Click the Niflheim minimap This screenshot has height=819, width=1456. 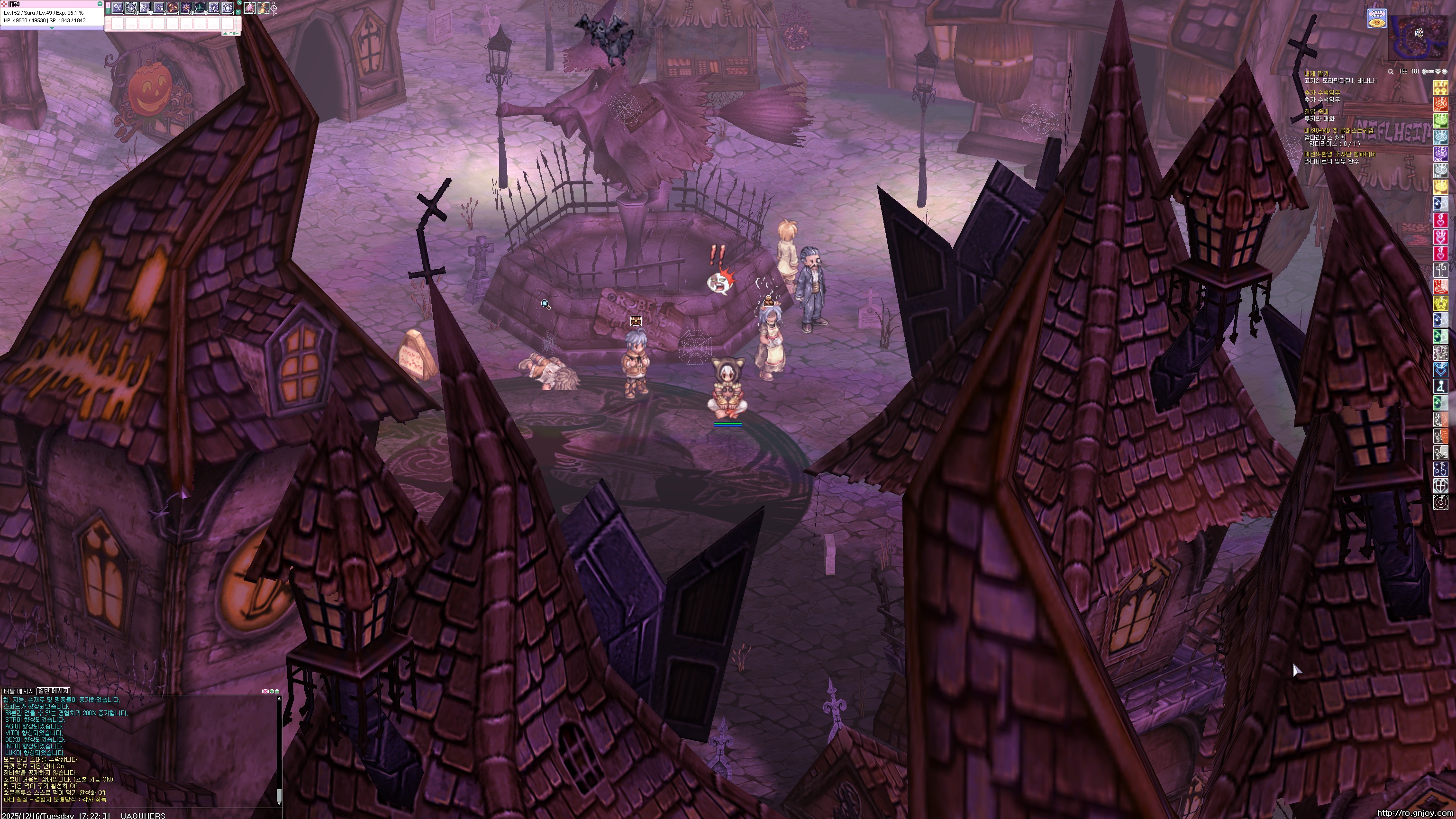point(1419,37)
